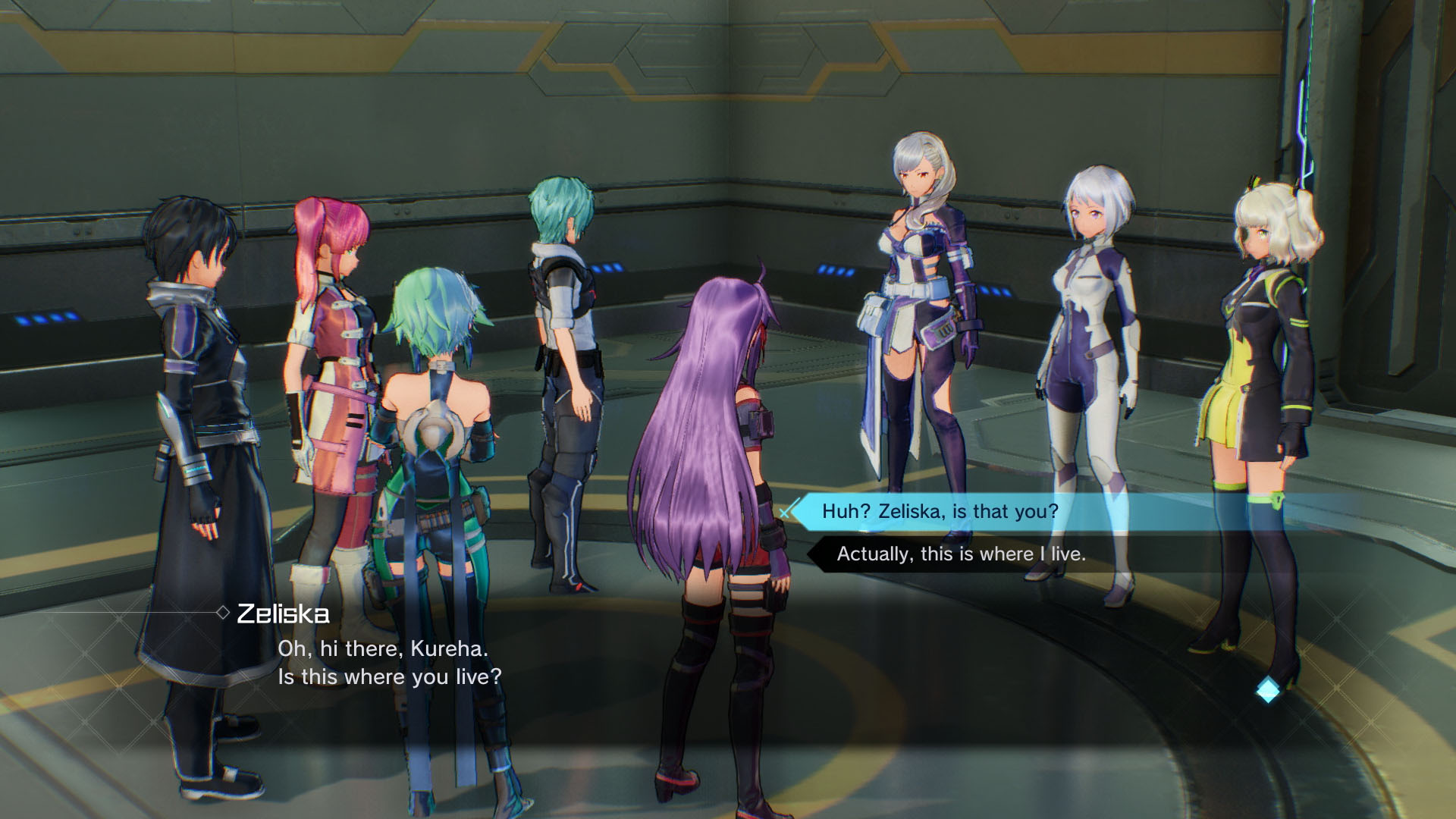Click the blue light strip behind Zeliska
Image resolution: width=1456 pixels, height=819 pixels.
[836, 268]
